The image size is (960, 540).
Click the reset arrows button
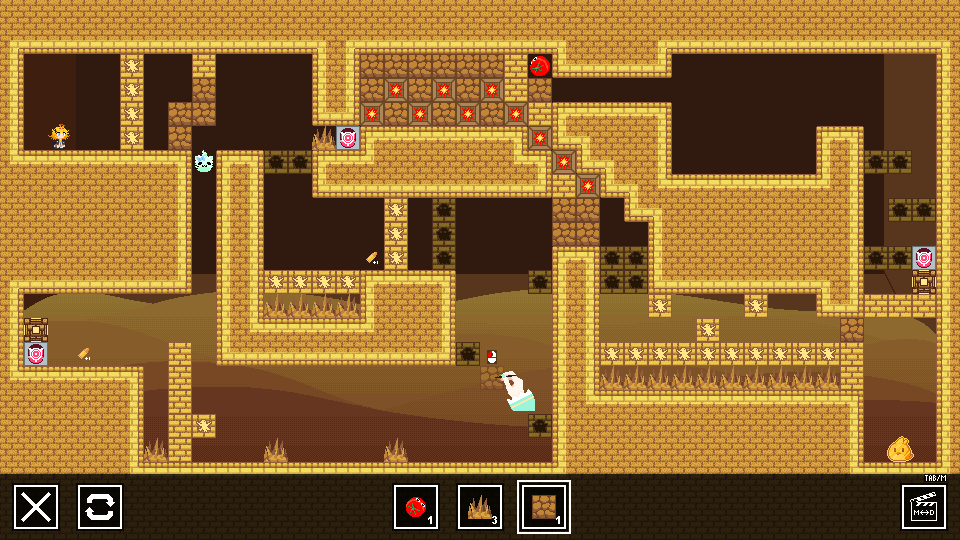100,507
